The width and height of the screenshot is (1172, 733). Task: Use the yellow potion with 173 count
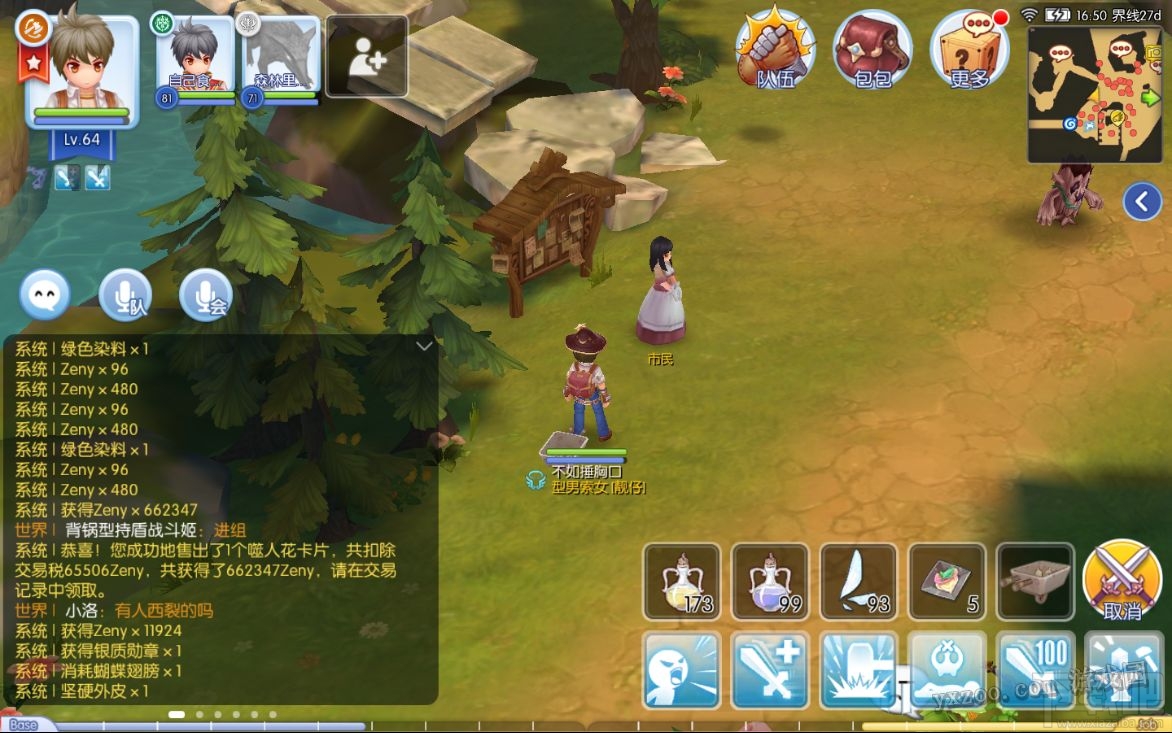coord(682,581)
